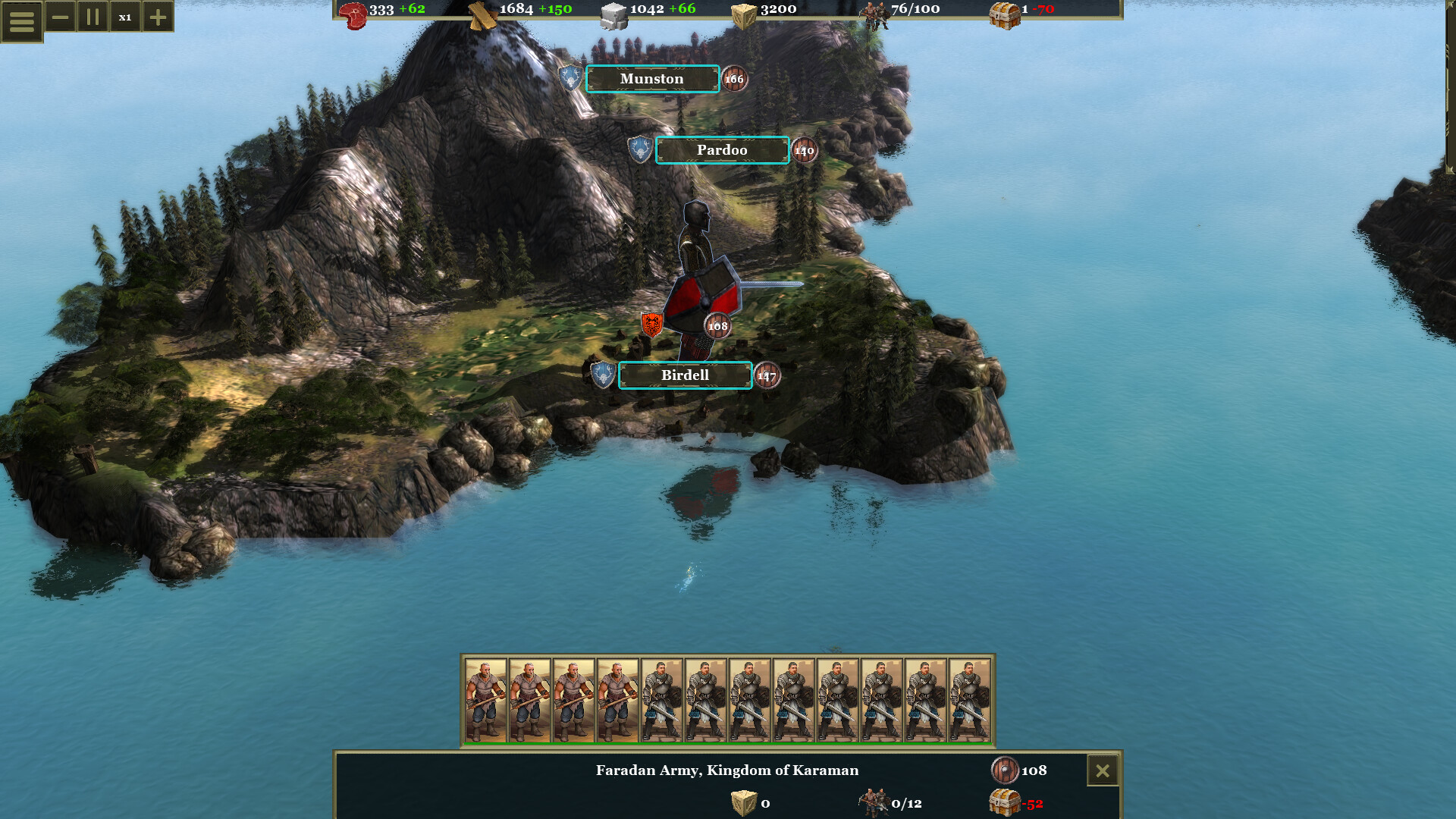This screenshot has height=819, width=1456.
Task: Click the barrel counter beside Pardoo
Action: (x=804, y=151)
